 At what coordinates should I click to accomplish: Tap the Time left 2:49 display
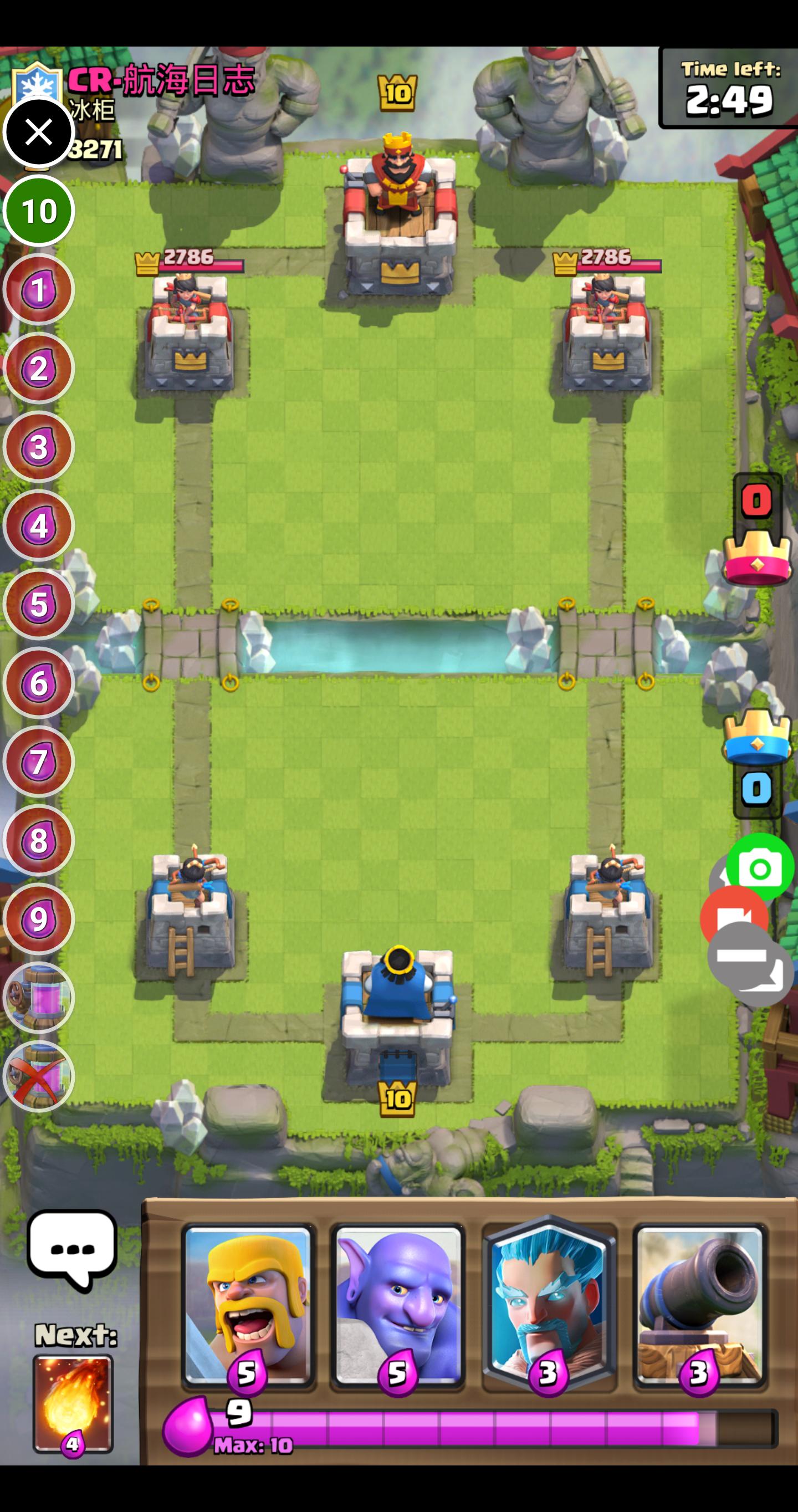pos(729,88)
